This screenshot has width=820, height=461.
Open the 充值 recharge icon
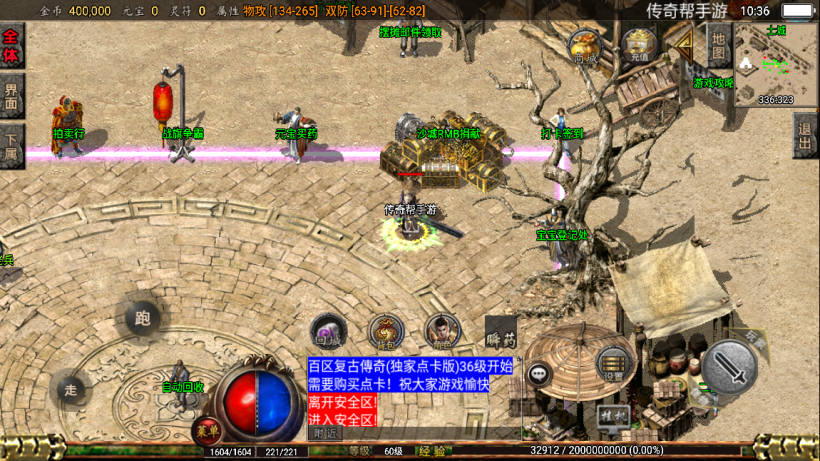[639, 45]
